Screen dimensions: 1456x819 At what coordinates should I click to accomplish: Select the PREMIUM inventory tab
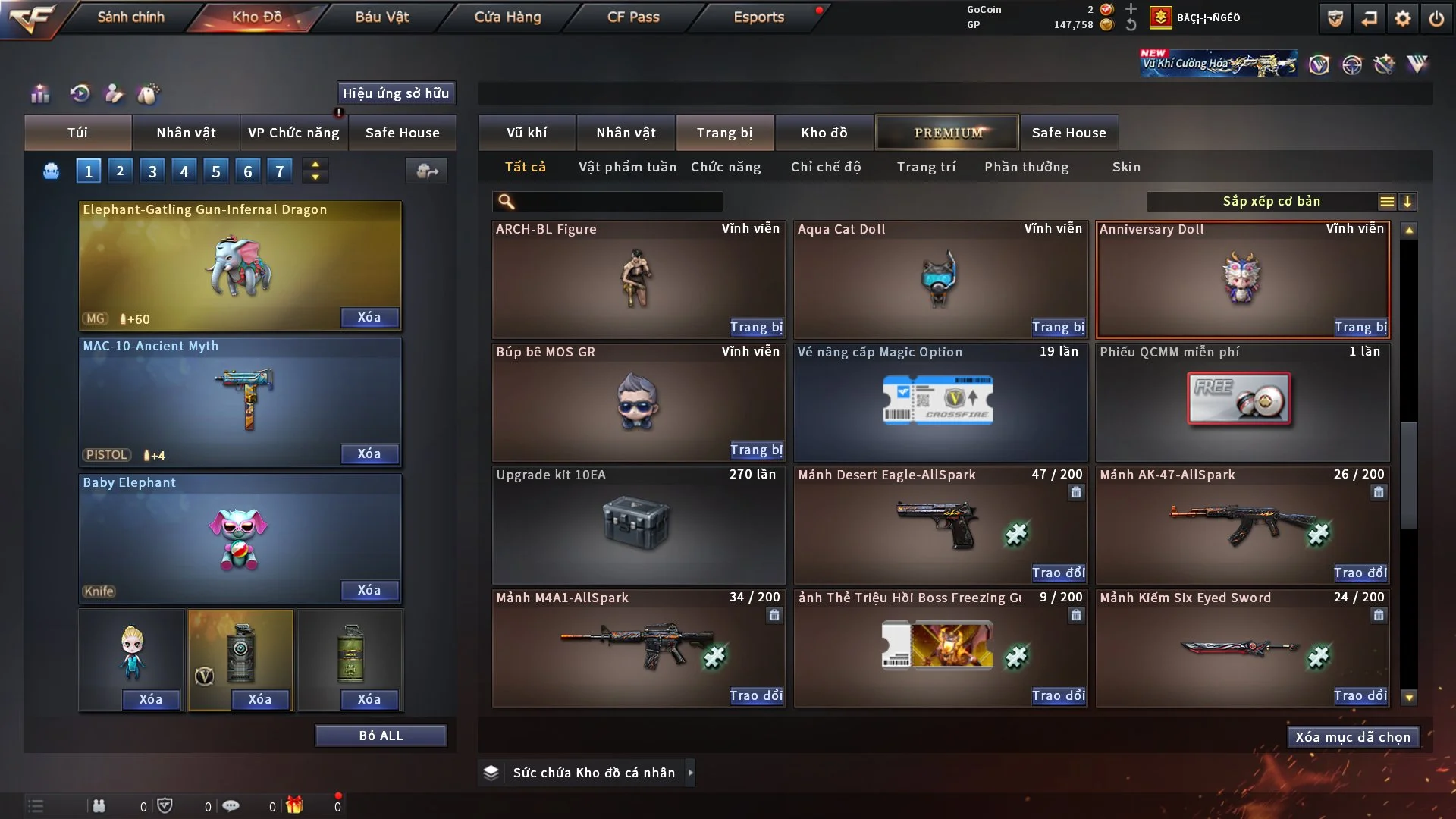947,133
